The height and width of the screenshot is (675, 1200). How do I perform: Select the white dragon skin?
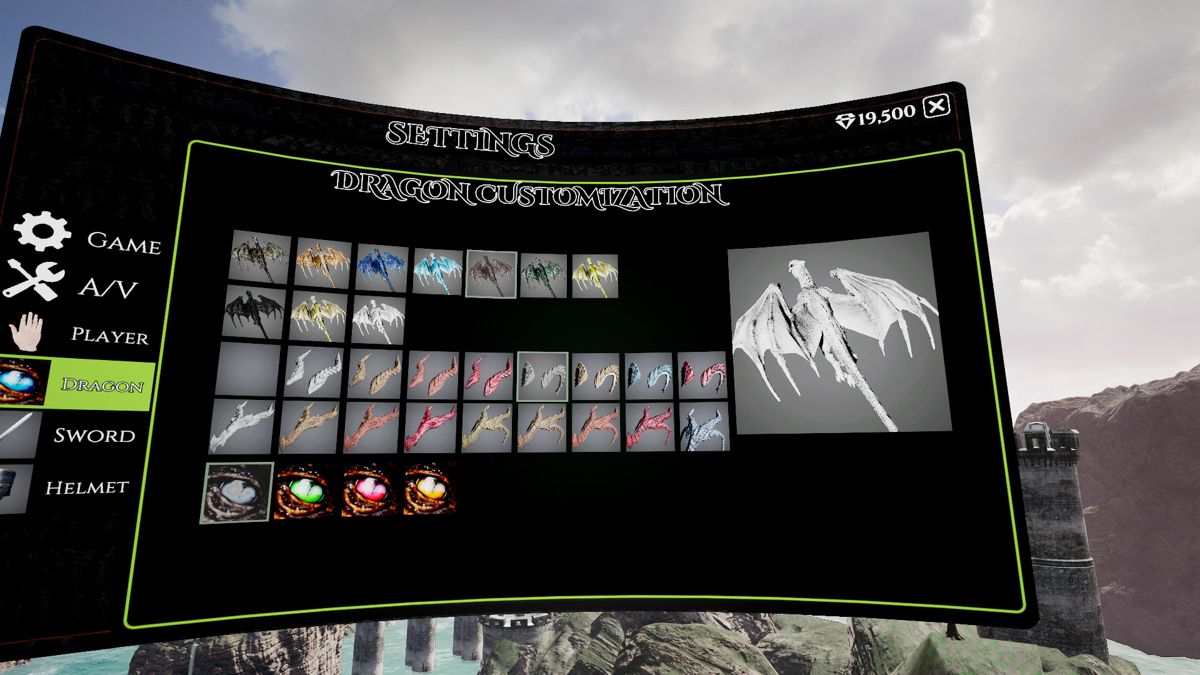[377, 320]
